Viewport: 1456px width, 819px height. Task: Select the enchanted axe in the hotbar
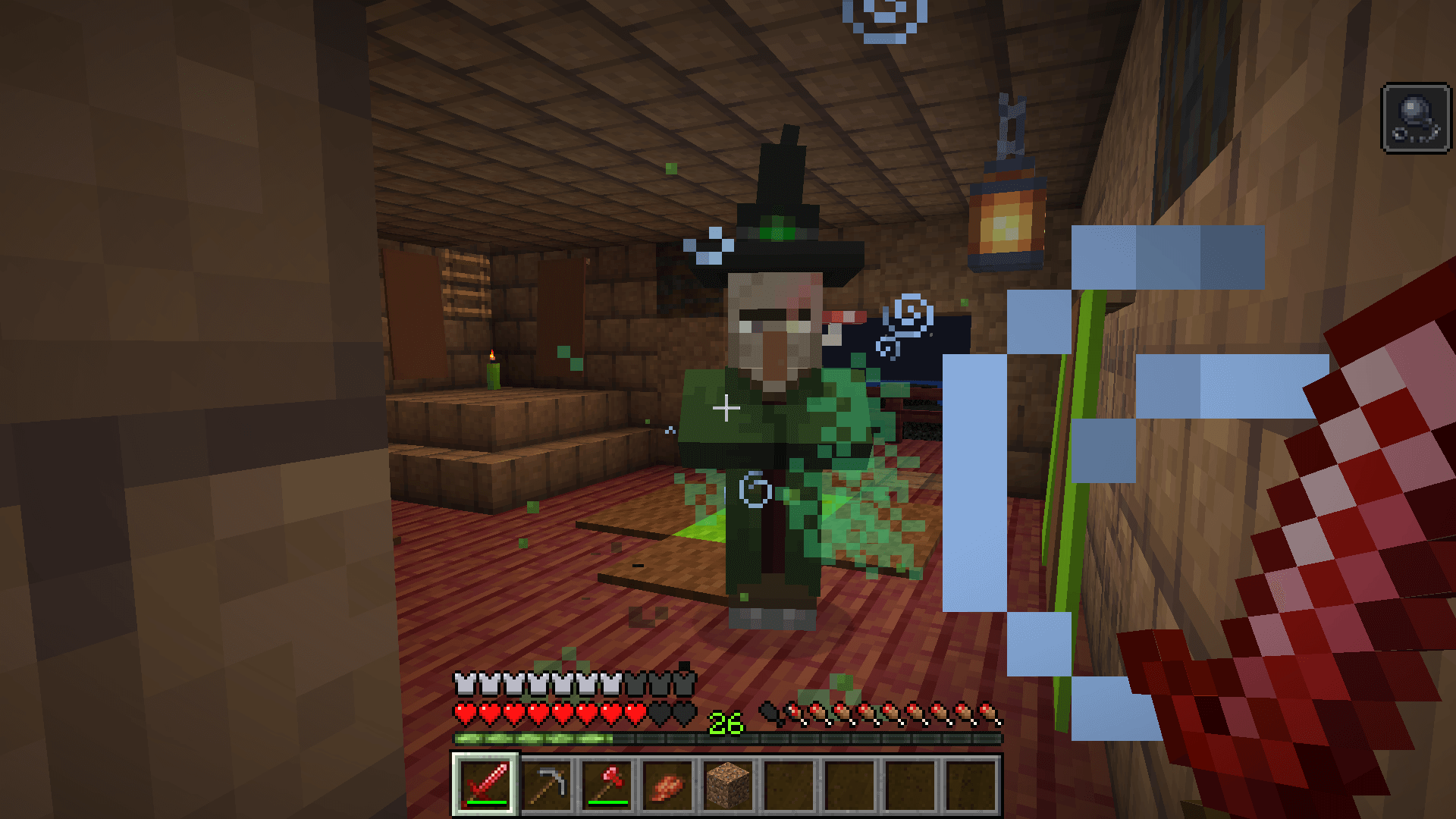point(609,784)
